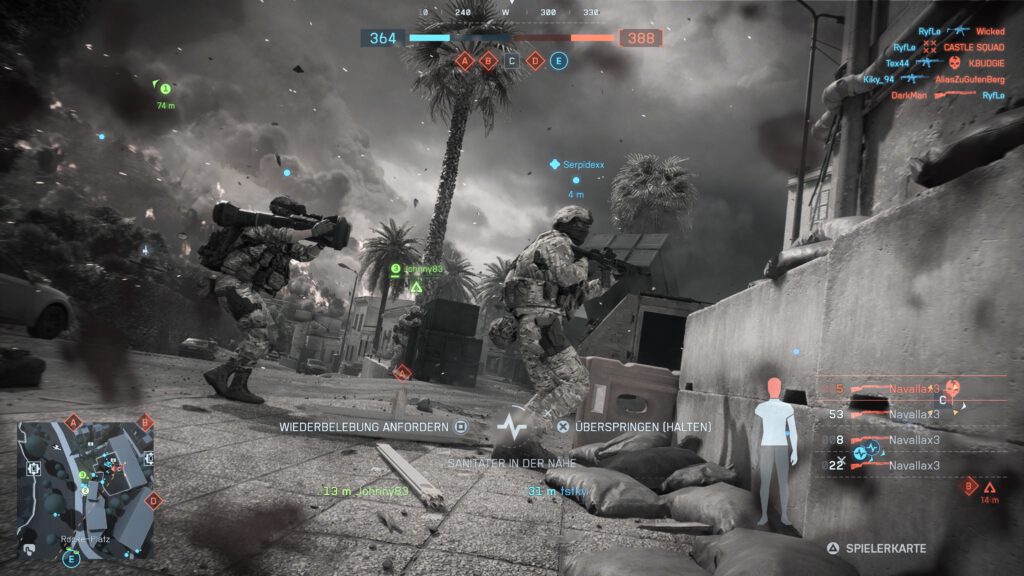Image resolution: width=1024 pixels, height=576 pixels.
Task: Open the minimap
Action: (x=87, y=476)
